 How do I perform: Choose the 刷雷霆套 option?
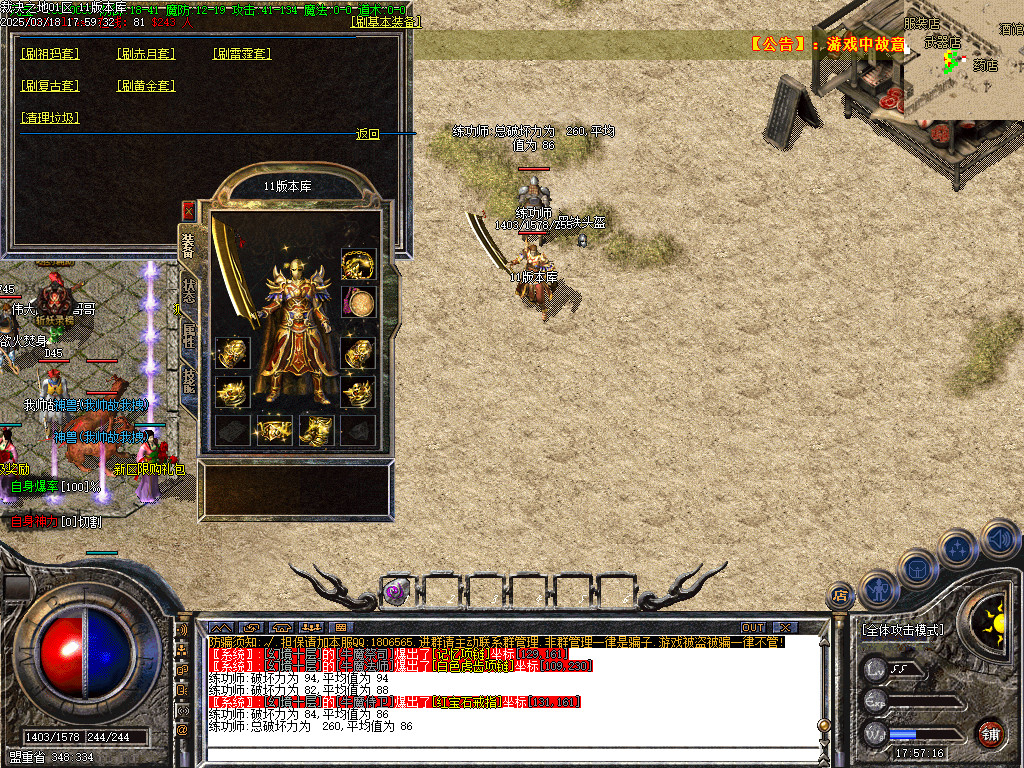(242, 54)
